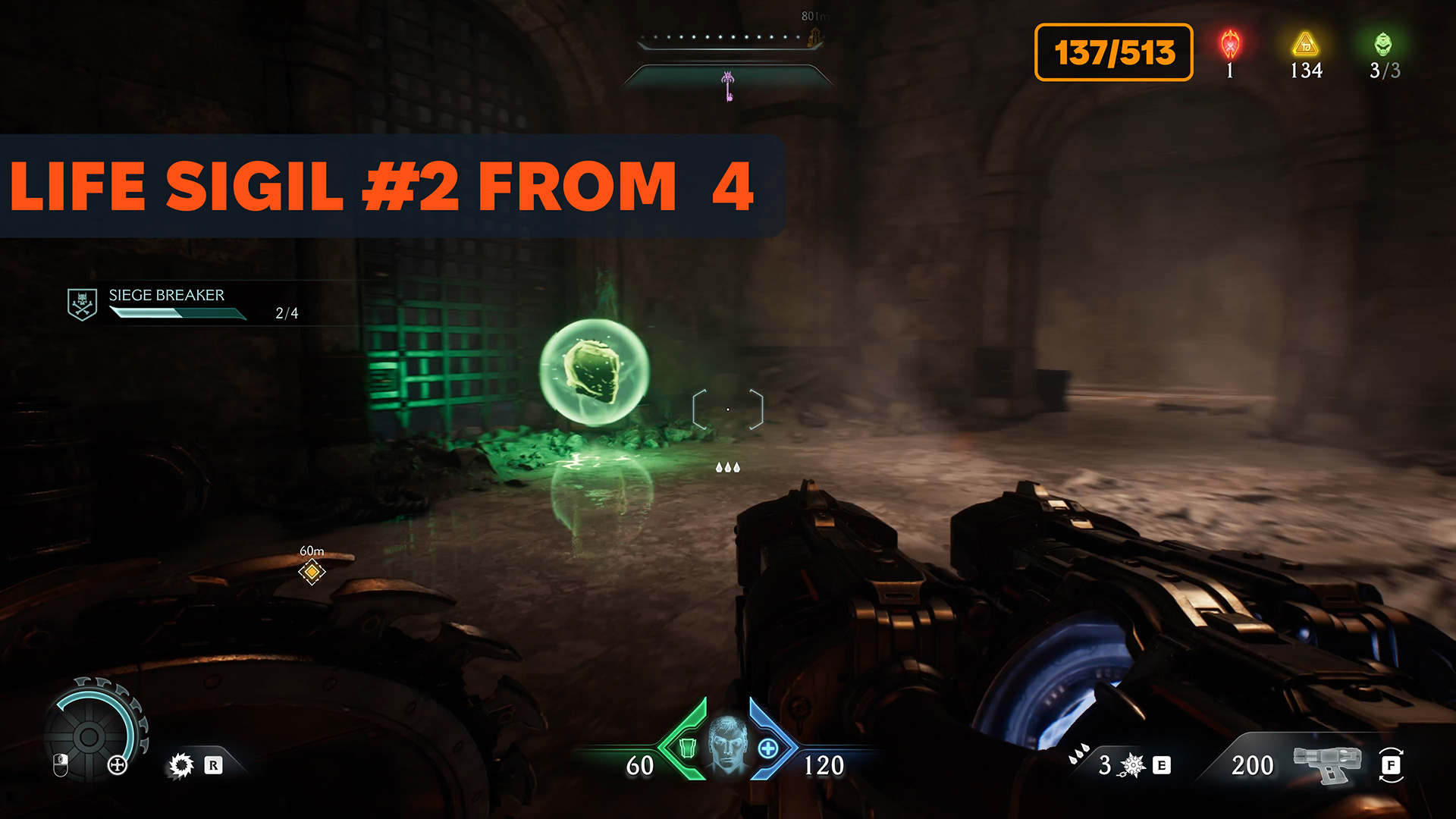Image resolution: width=1456 pixels, height=819 pixels.
Task: Click the equipped weapon icon
Action: coord(1327,763)
